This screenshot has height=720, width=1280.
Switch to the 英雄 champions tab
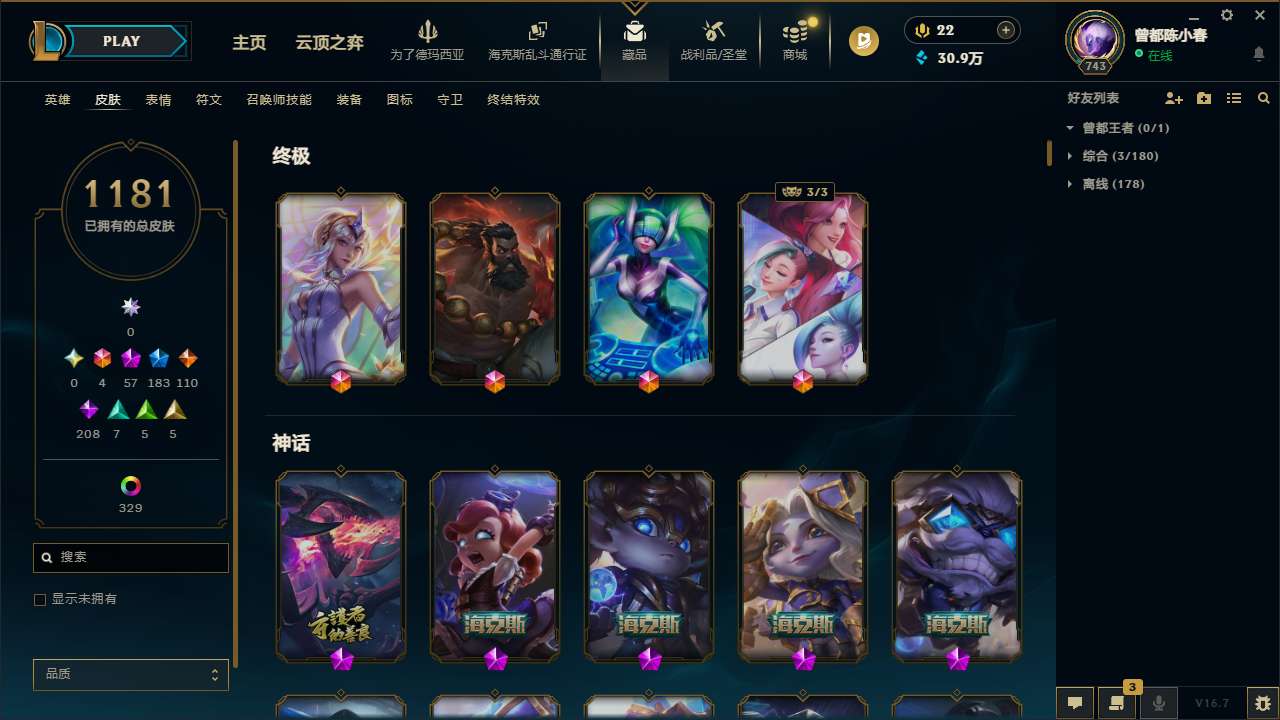57,100
